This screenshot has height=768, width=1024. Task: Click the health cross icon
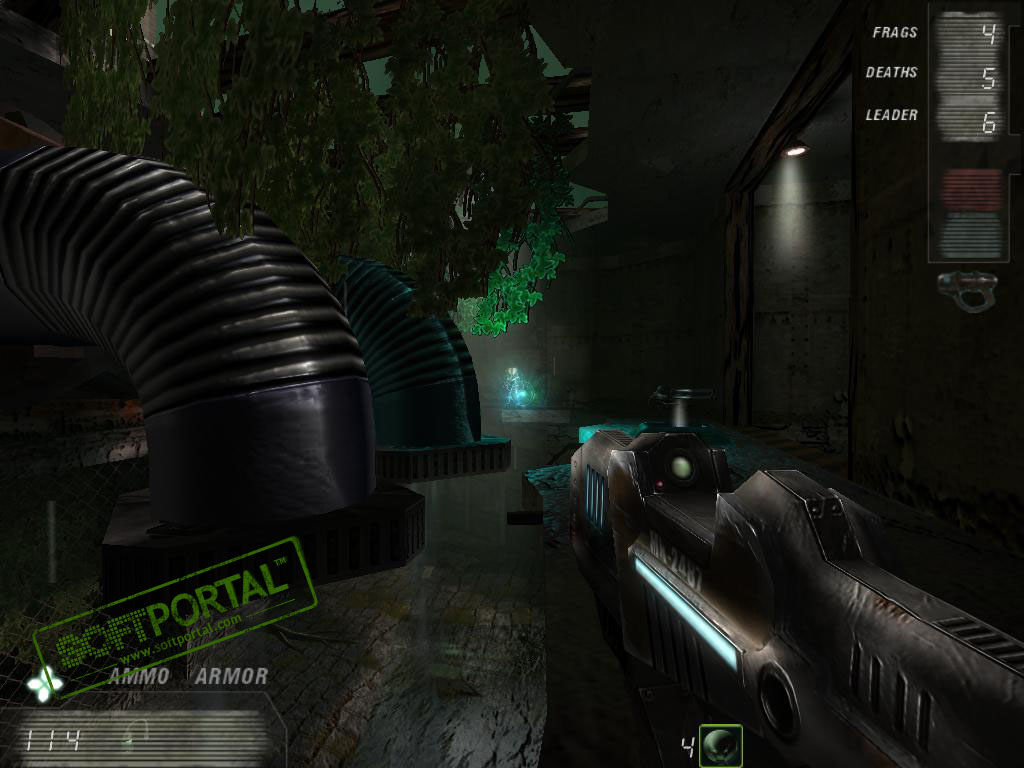(45, 682)
